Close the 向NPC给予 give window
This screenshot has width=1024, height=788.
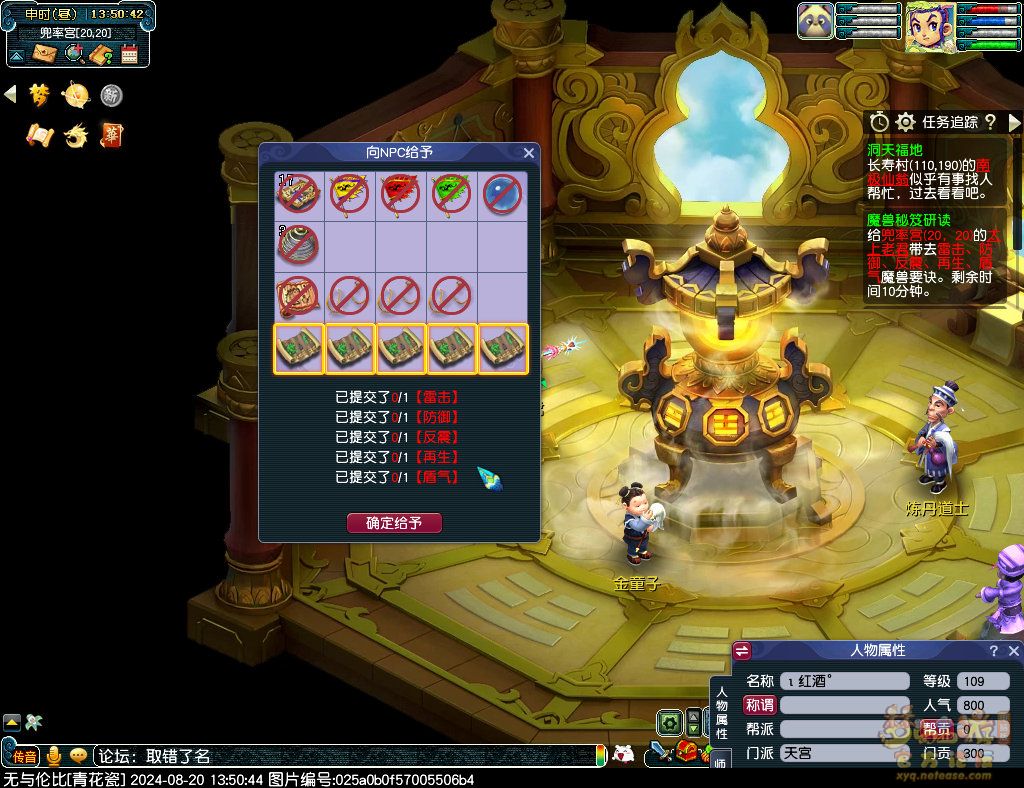(529, 153)
